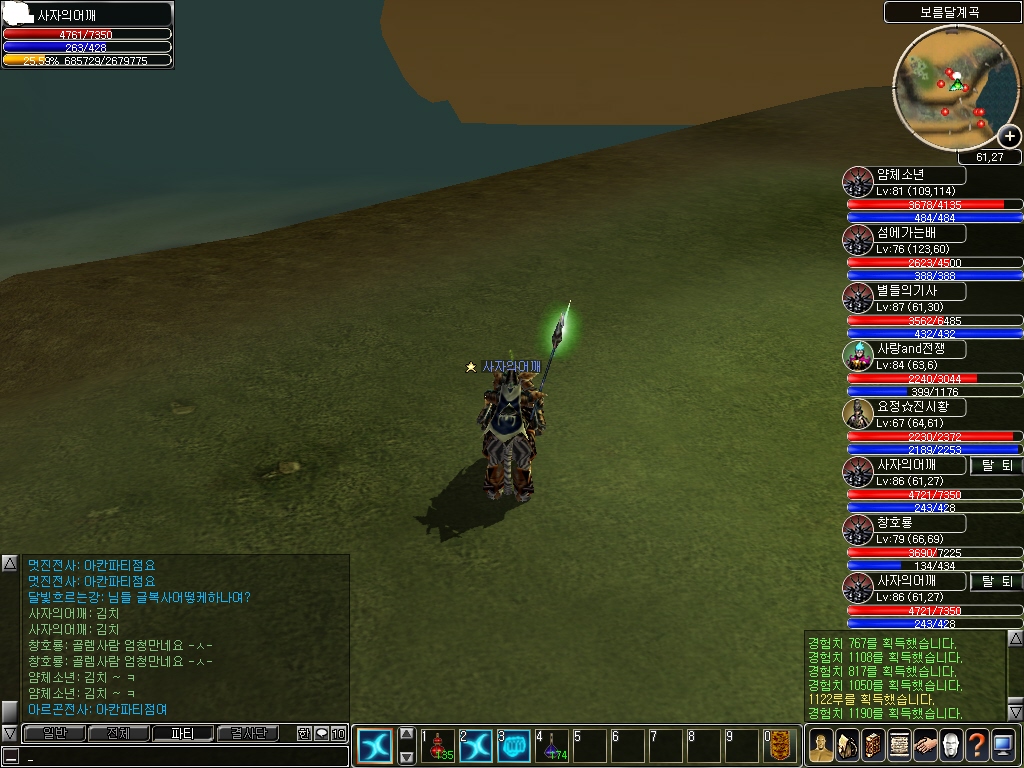The width and height of the screenshot is (1024, 768).
Task: Click the minimap's plus zoom button
Action: (x=1010, y=137)
